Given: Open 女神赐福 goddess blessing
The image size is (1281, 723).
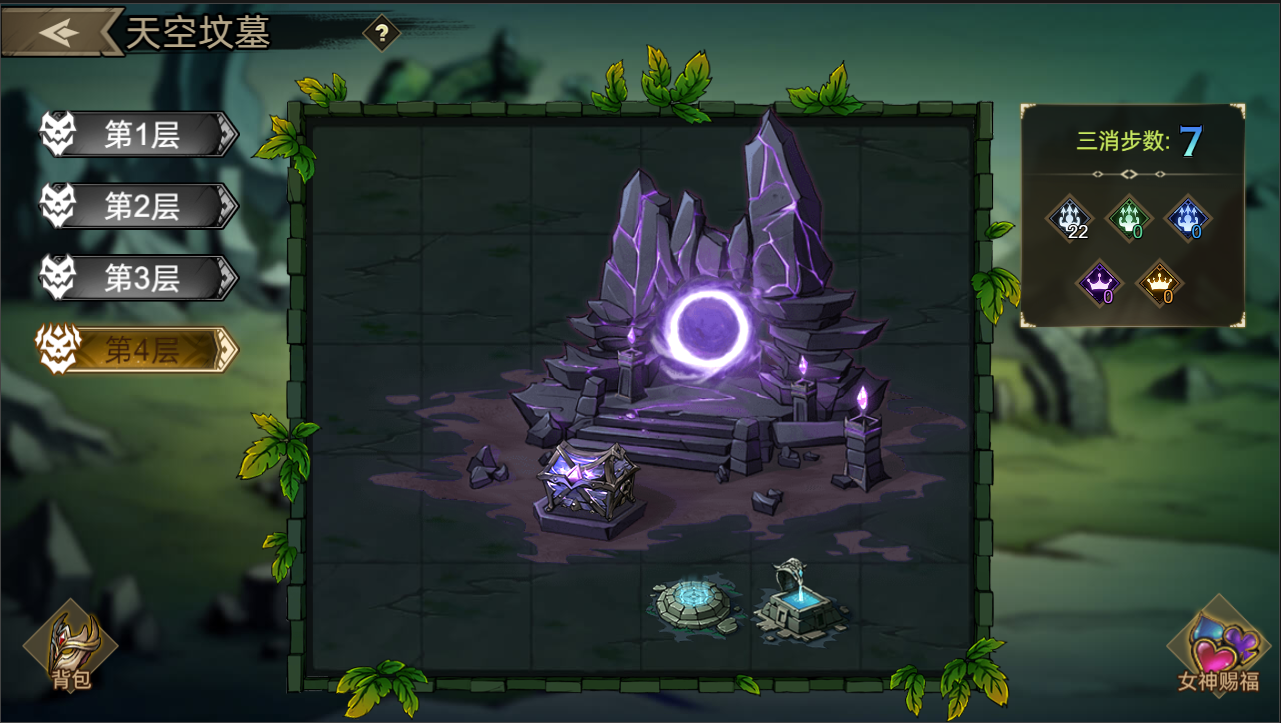Looking at the screenshot, I should (1217, 650).
